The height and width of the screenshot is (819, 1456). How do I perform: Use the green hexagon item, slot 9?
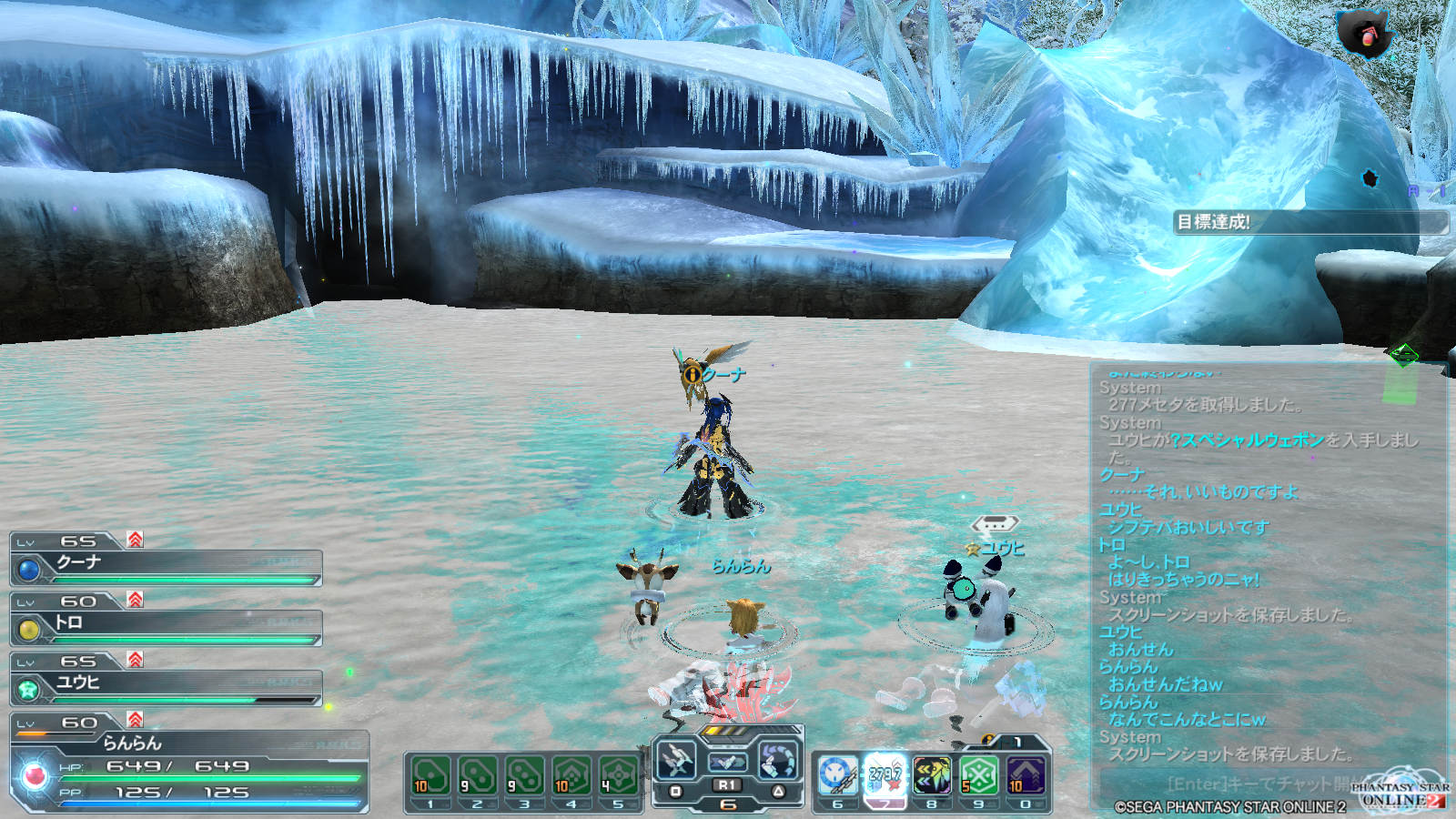click(979, 775)
